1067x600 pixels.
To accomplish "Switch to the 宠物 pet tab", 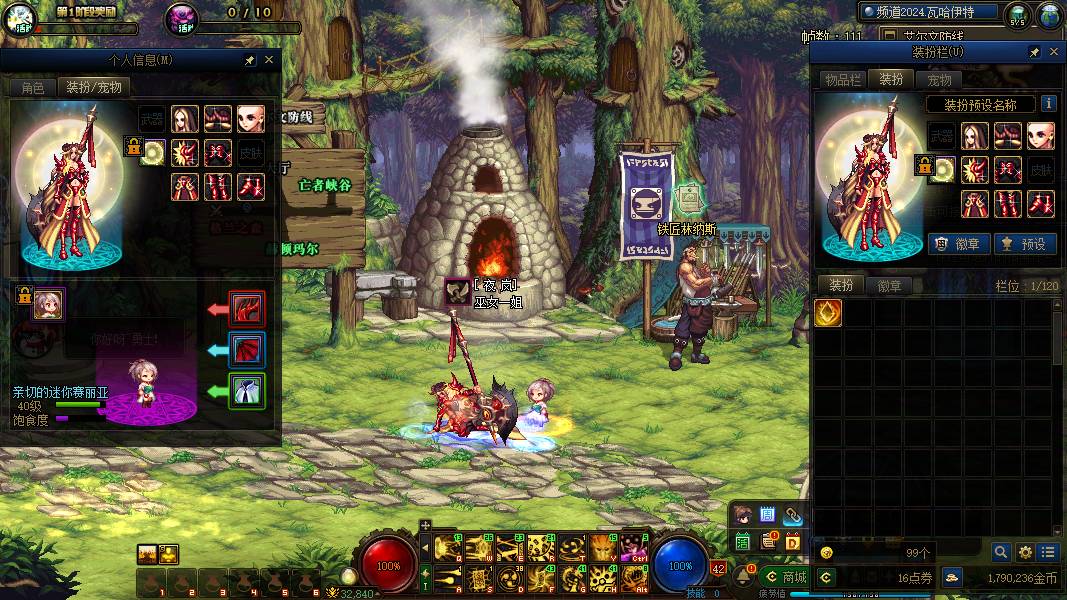I will 939,80.
